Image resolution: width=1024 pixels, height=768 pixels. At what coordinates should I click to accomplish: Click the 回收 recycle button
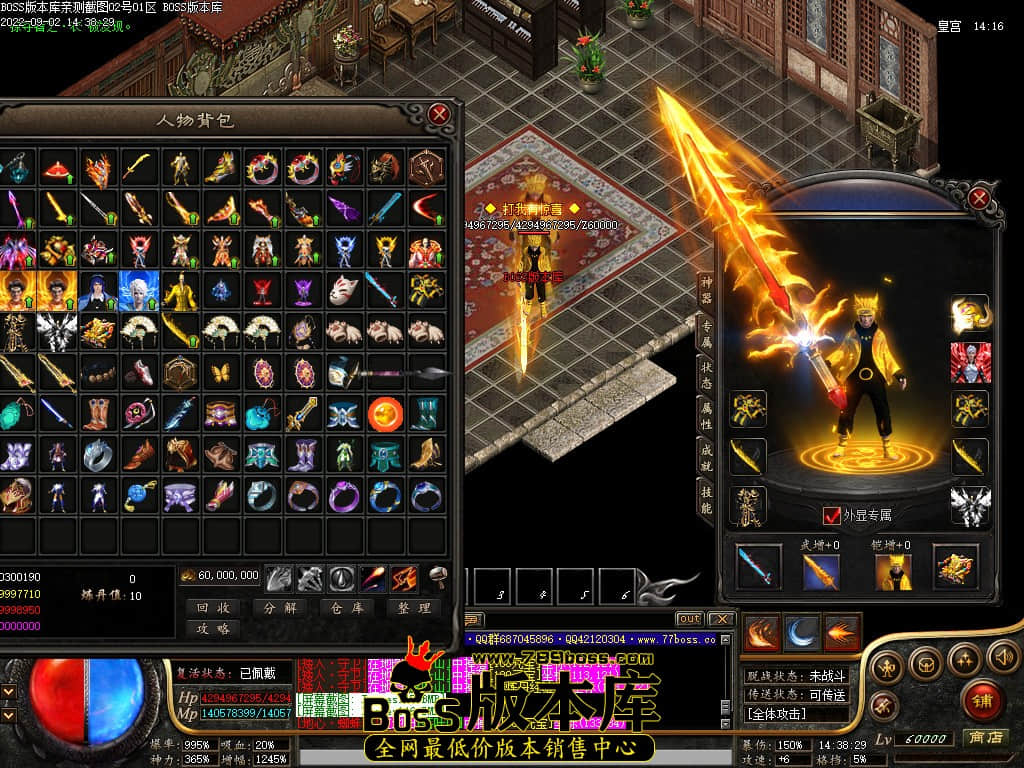click(x=213, y=607)
